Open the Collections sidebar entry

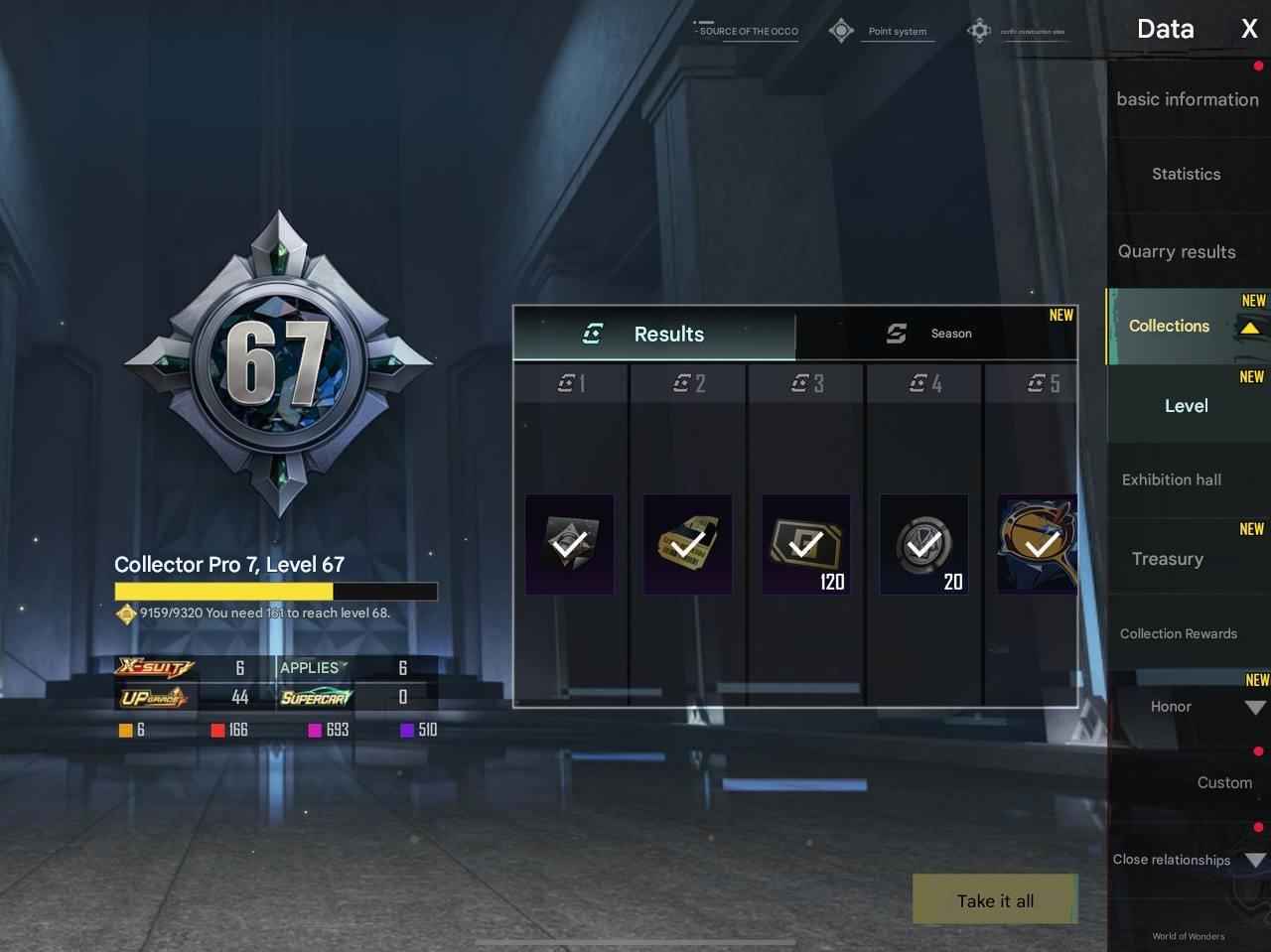click(1170, 326)
